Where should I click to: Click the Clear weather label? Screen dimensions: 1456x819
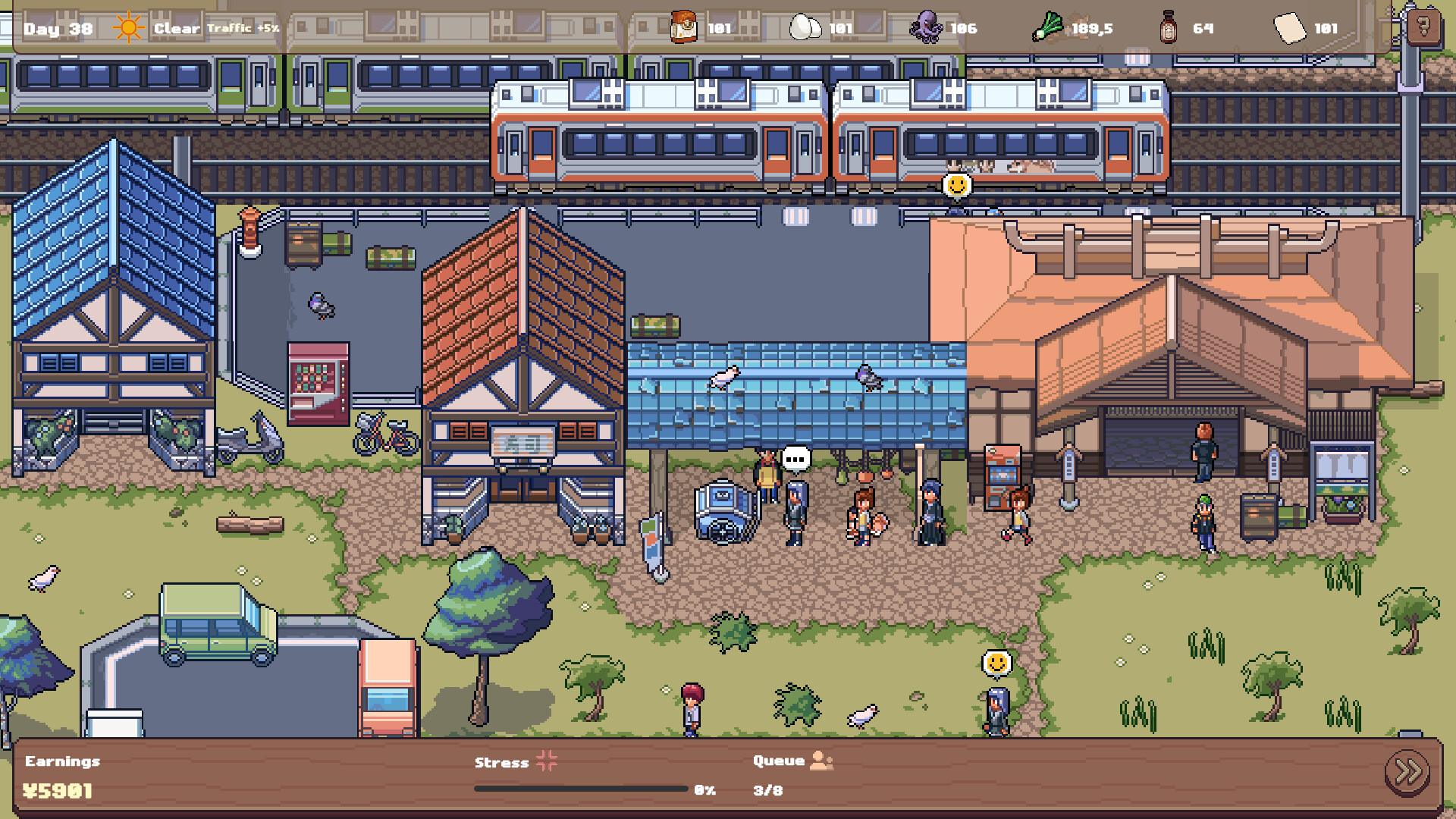(176, 28)
